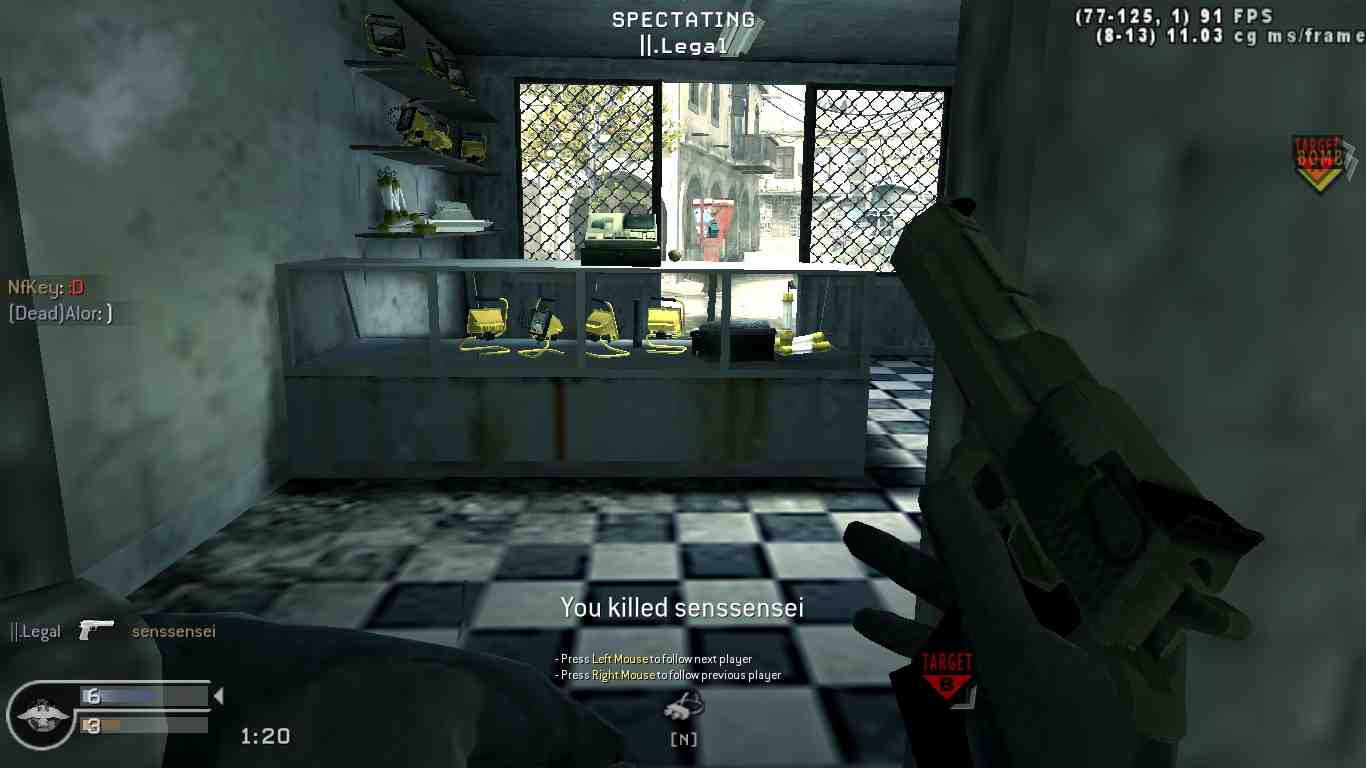This screenshot has width=1366, height=768.
Task: Expand the chat message from NfKey
Action: pos(44,287)
